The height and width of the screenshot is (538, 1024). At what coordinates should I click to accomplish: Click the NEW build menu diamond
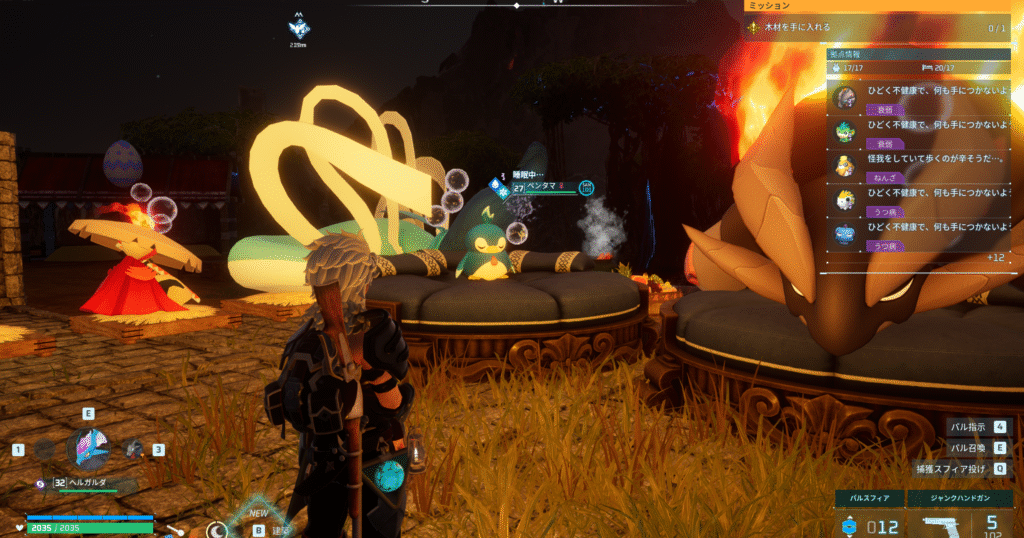(x=258, y=518)
